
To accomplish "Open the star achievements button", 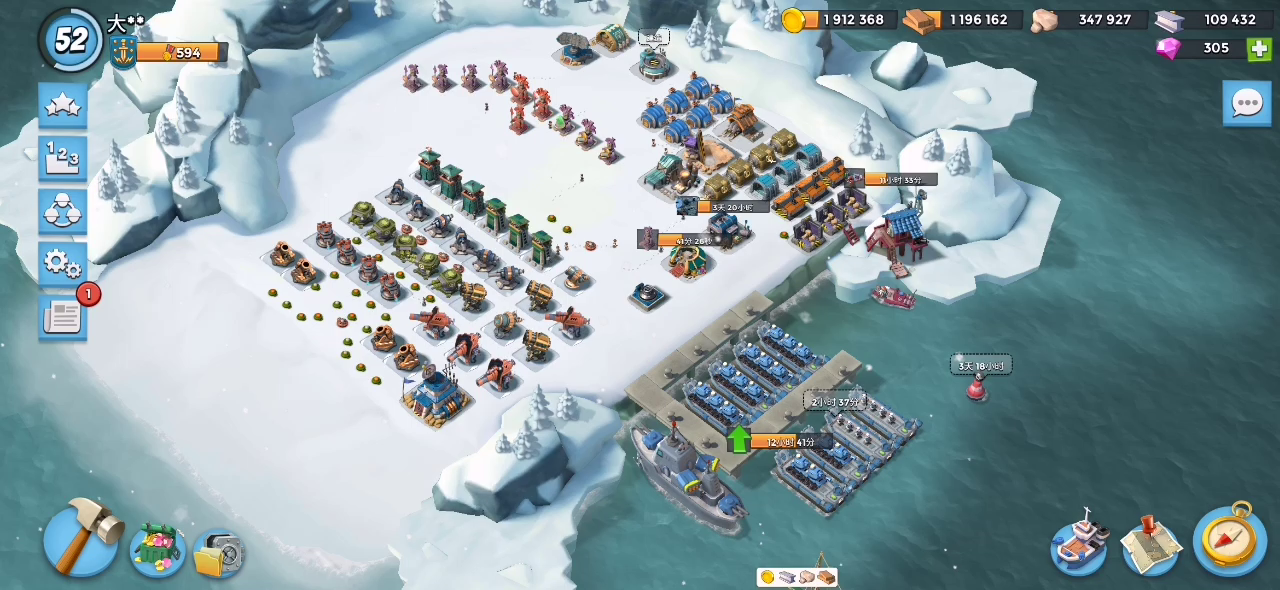I will click(63, 106).
